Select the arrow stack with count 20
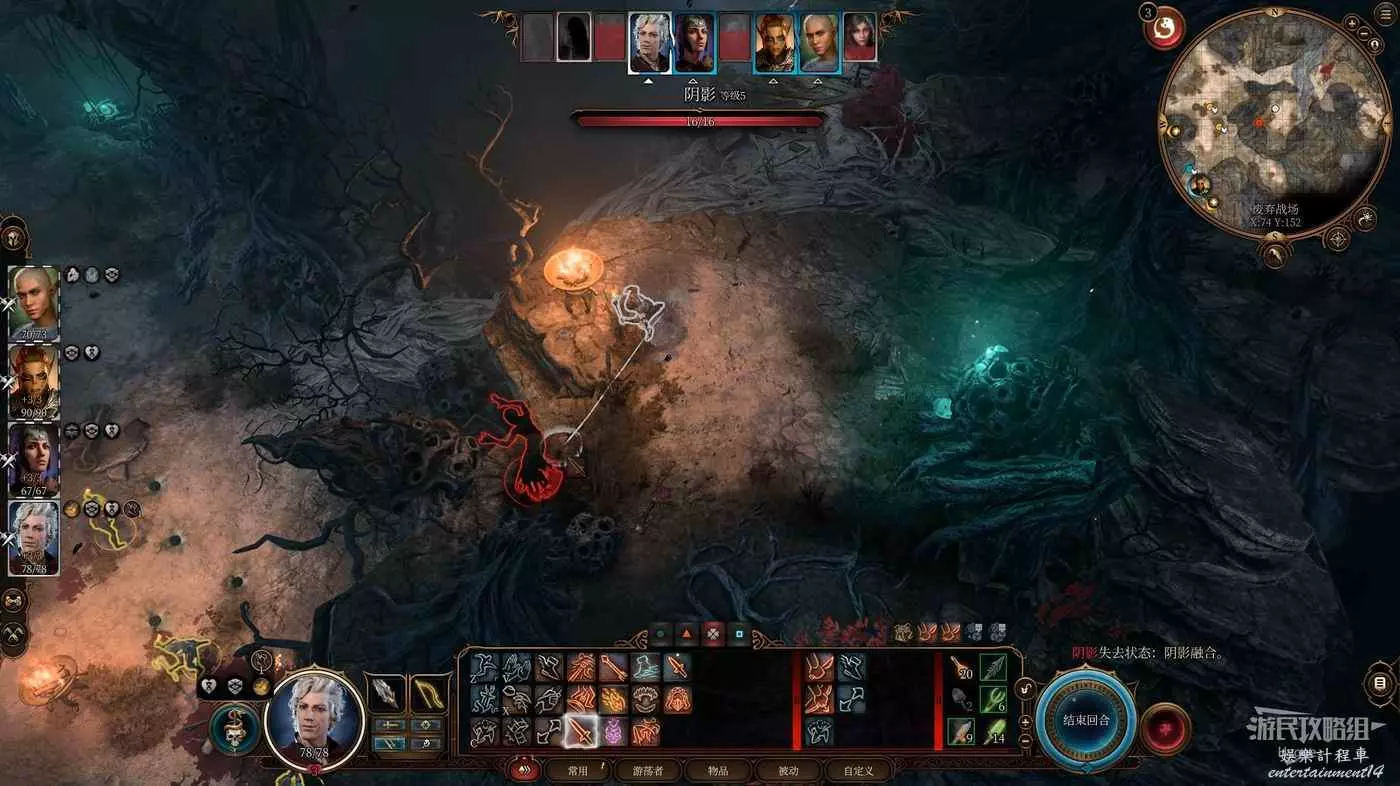This screenshot has height=786, width=1400. (x=961, y=668)
